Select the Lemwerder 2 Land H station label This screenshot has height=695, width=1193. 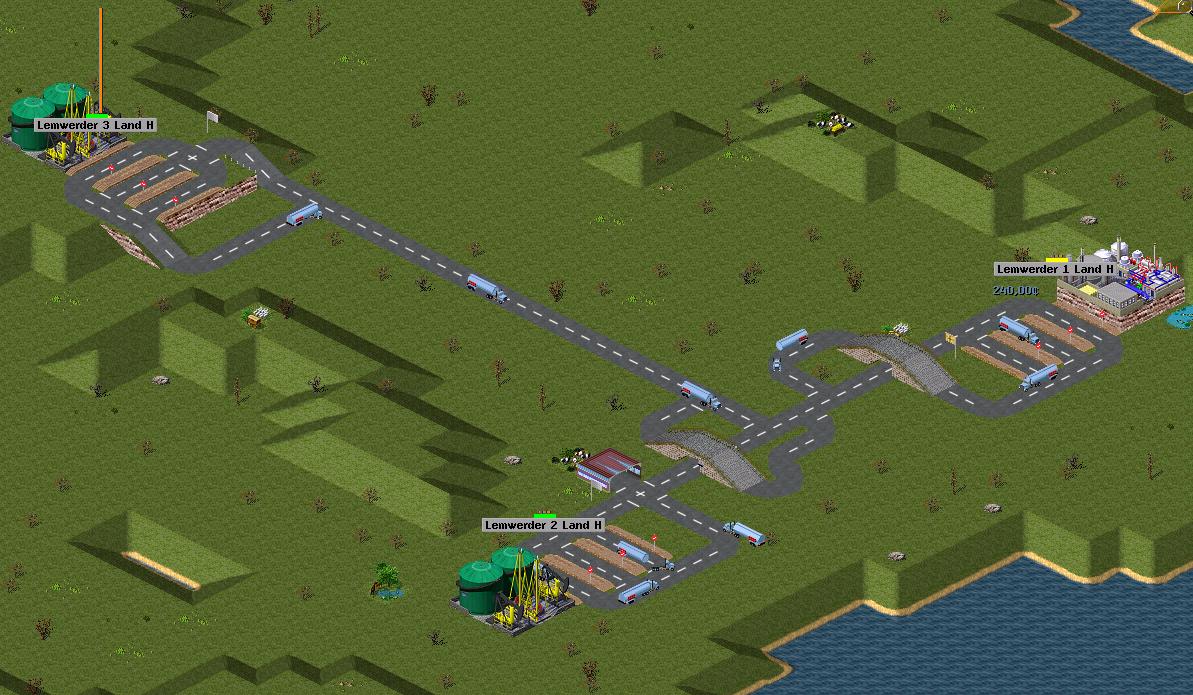coord(543,525)
